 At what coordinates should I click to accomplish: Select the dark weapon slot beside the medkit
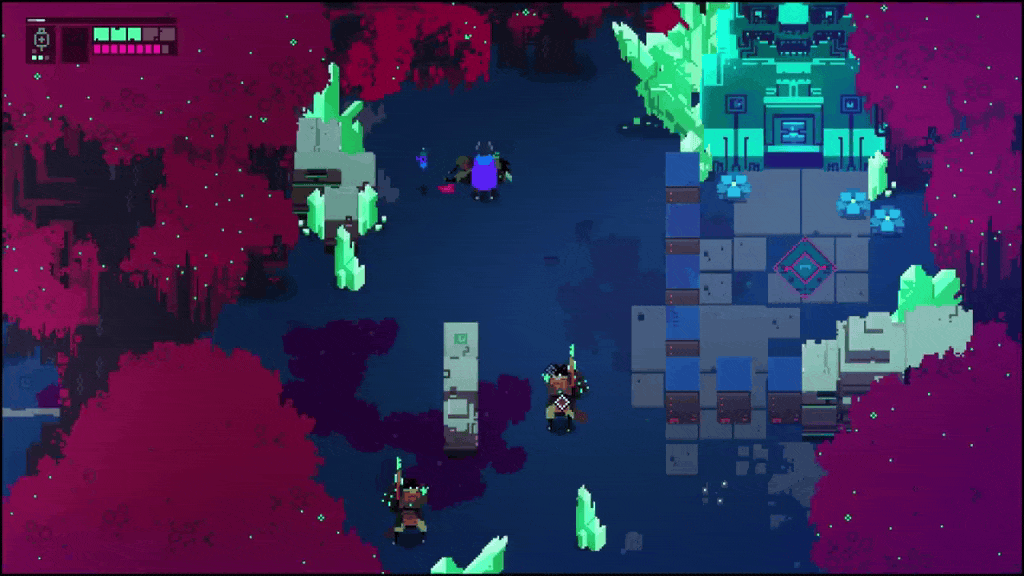click(x=74, y=44)
